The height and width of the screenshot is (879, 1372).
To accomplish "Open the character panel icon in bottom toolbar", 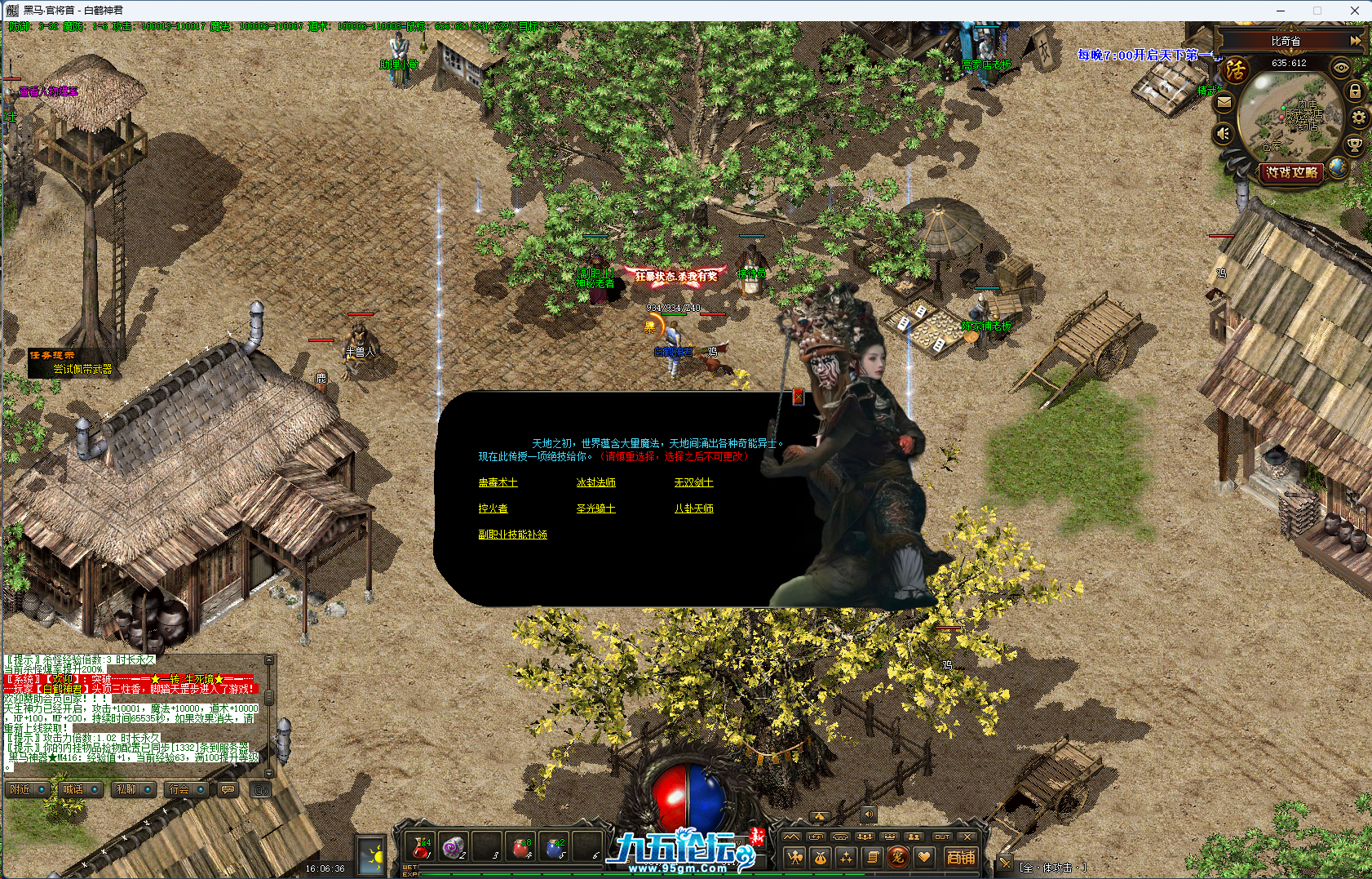I will [795, 858].
